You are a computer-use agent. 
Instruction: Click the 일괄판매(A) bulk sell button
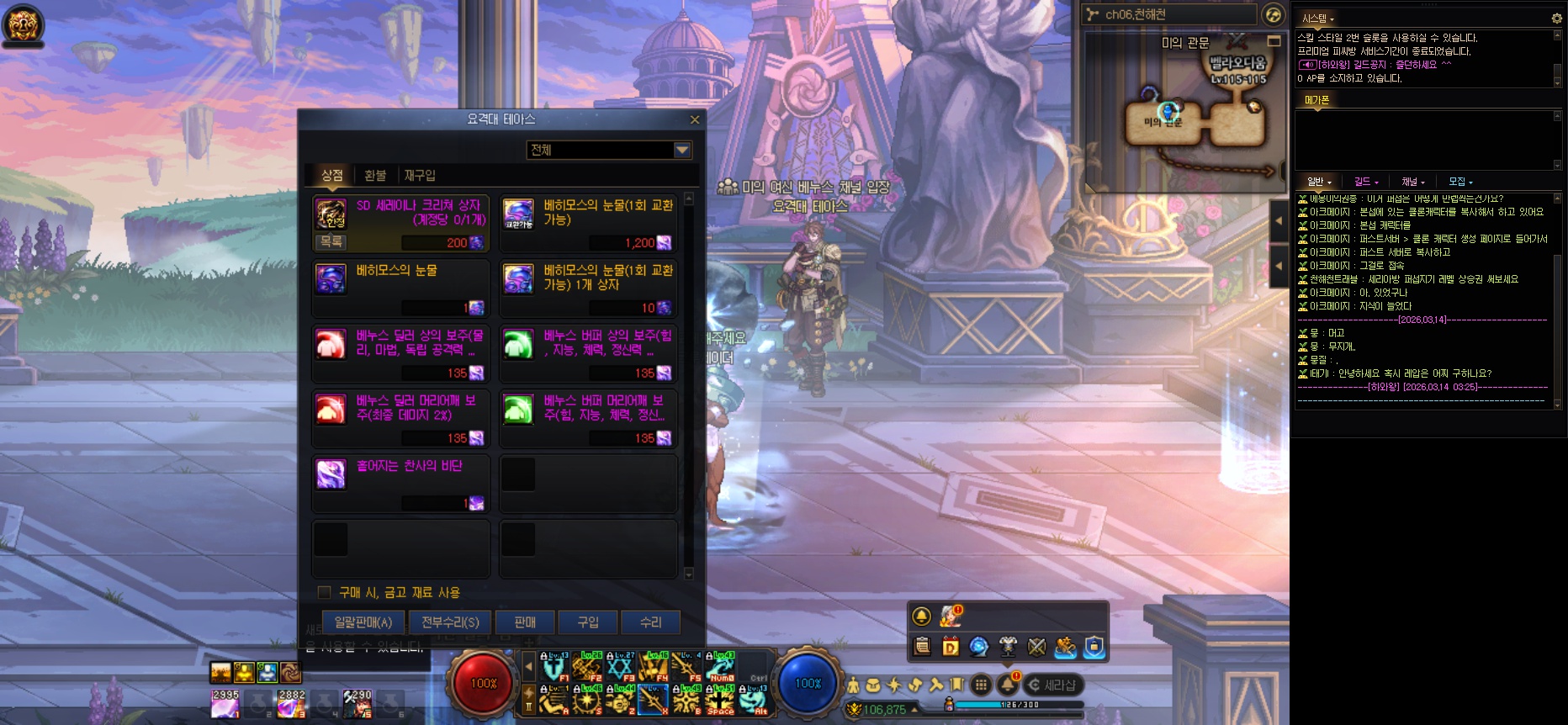pos(363,622)
